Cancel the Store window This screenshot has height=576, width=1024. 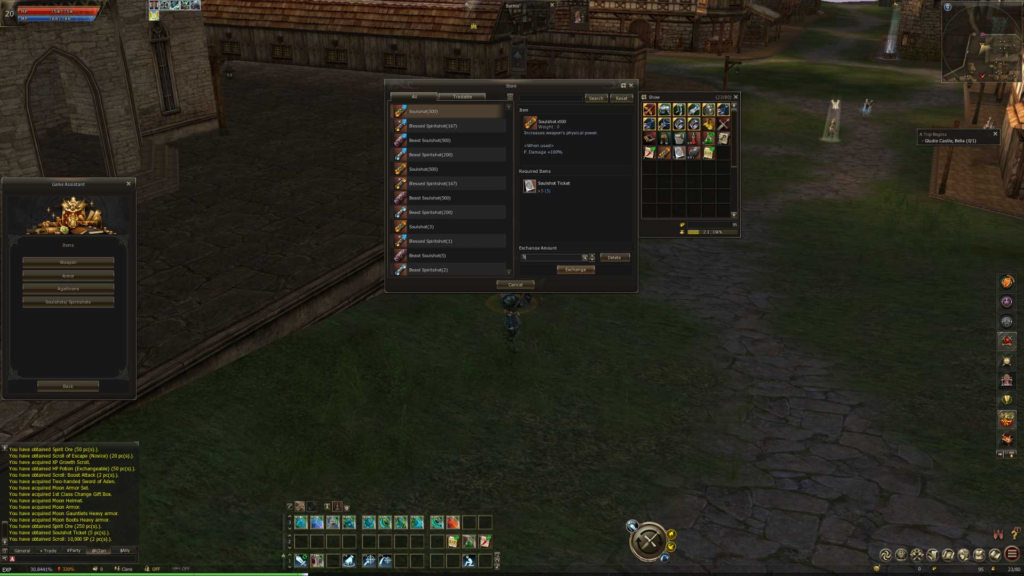point(515,285)
